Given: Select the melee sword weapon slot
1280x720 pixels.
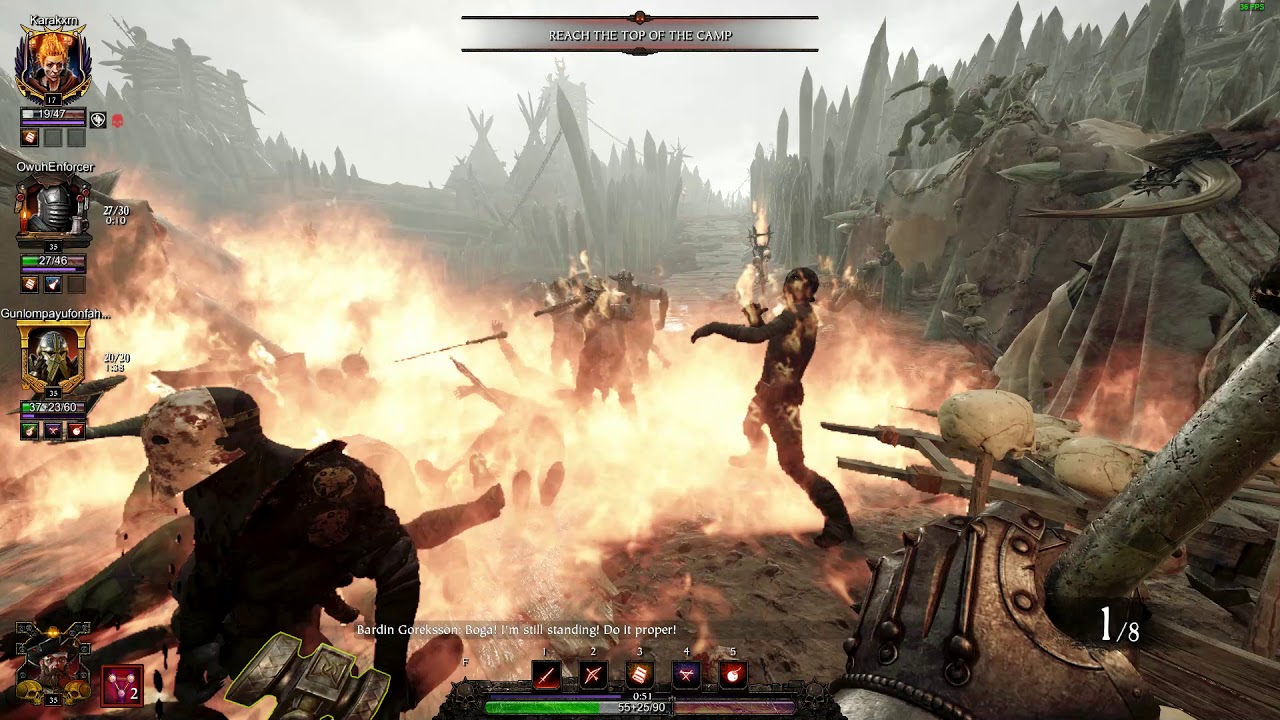Looking at the screenshot, I should click(546, 675).
